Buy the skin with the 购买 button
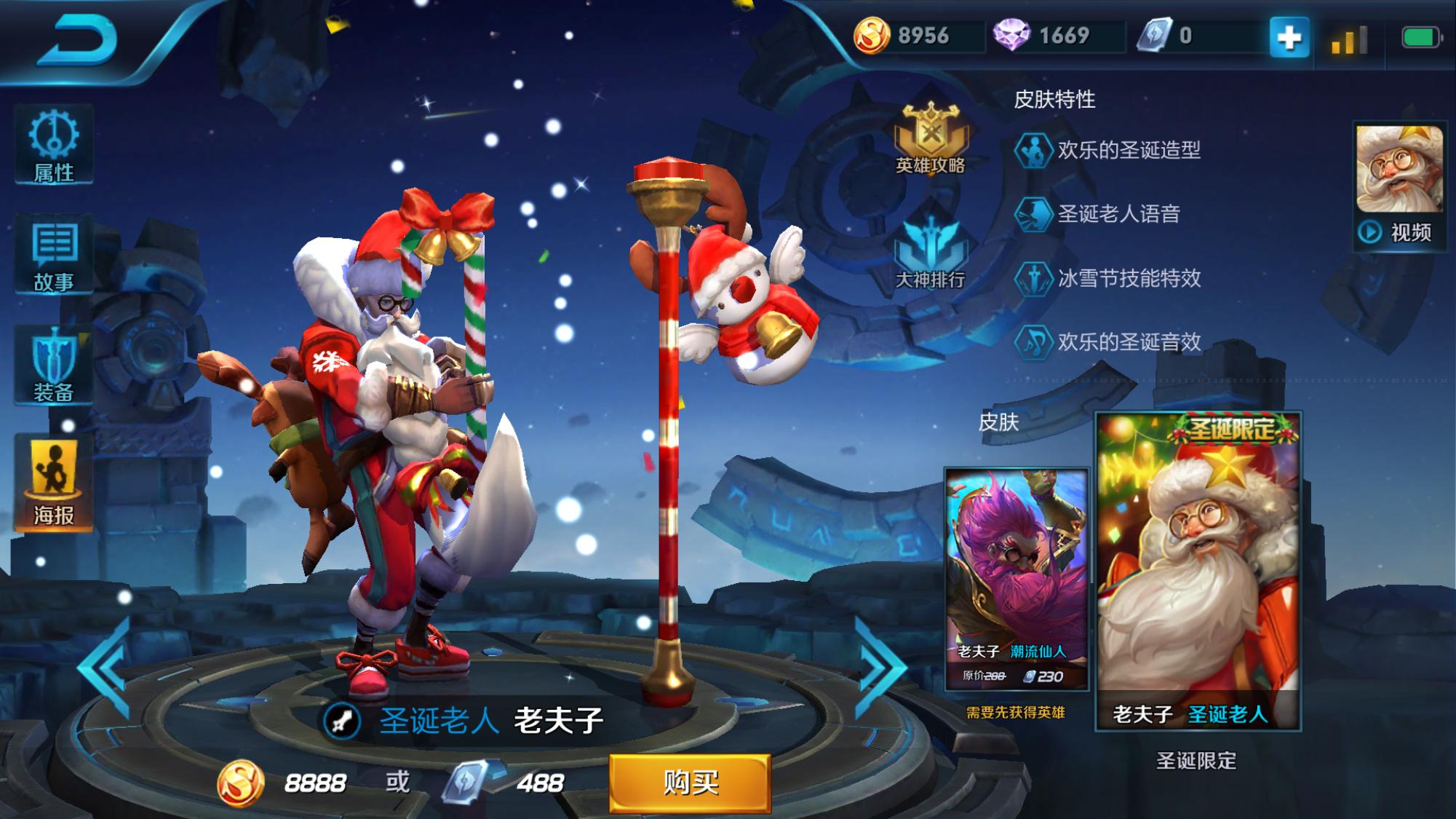Image resolution: width=1456 pixels, height=819 pixels. point(690,783)
